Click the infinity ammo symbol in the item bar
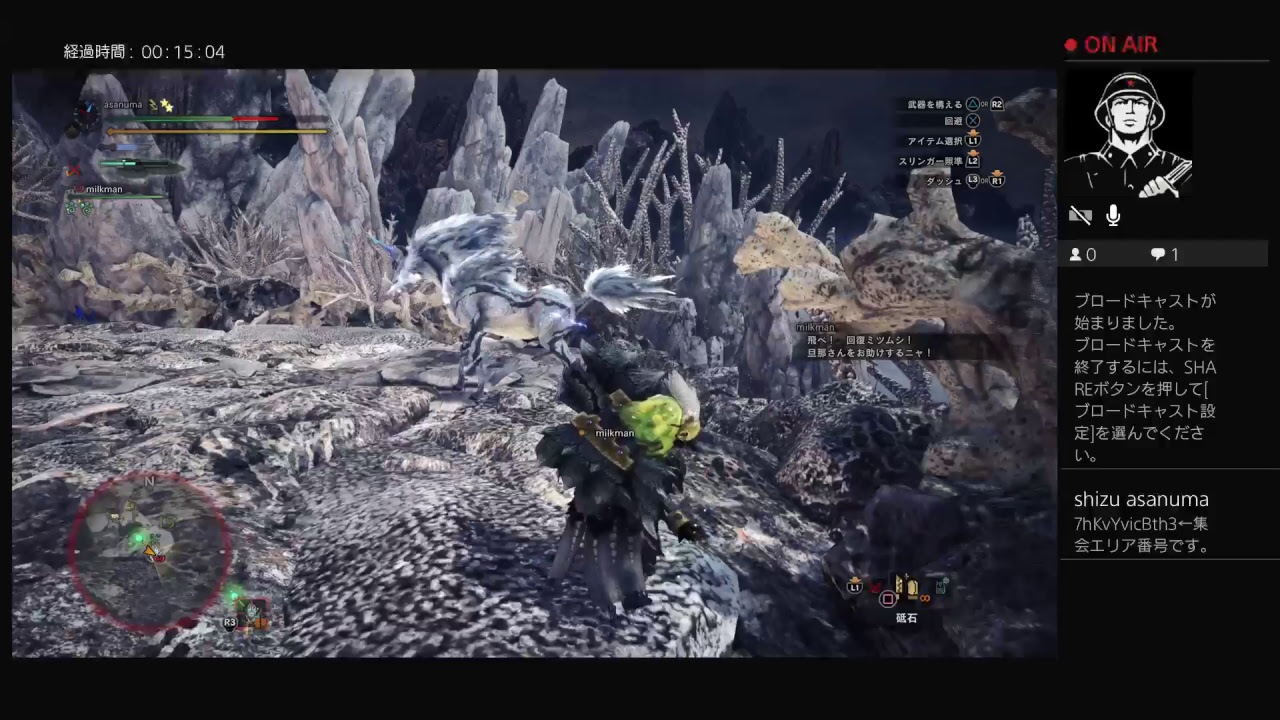1280x720 pixels. [925, 598]
